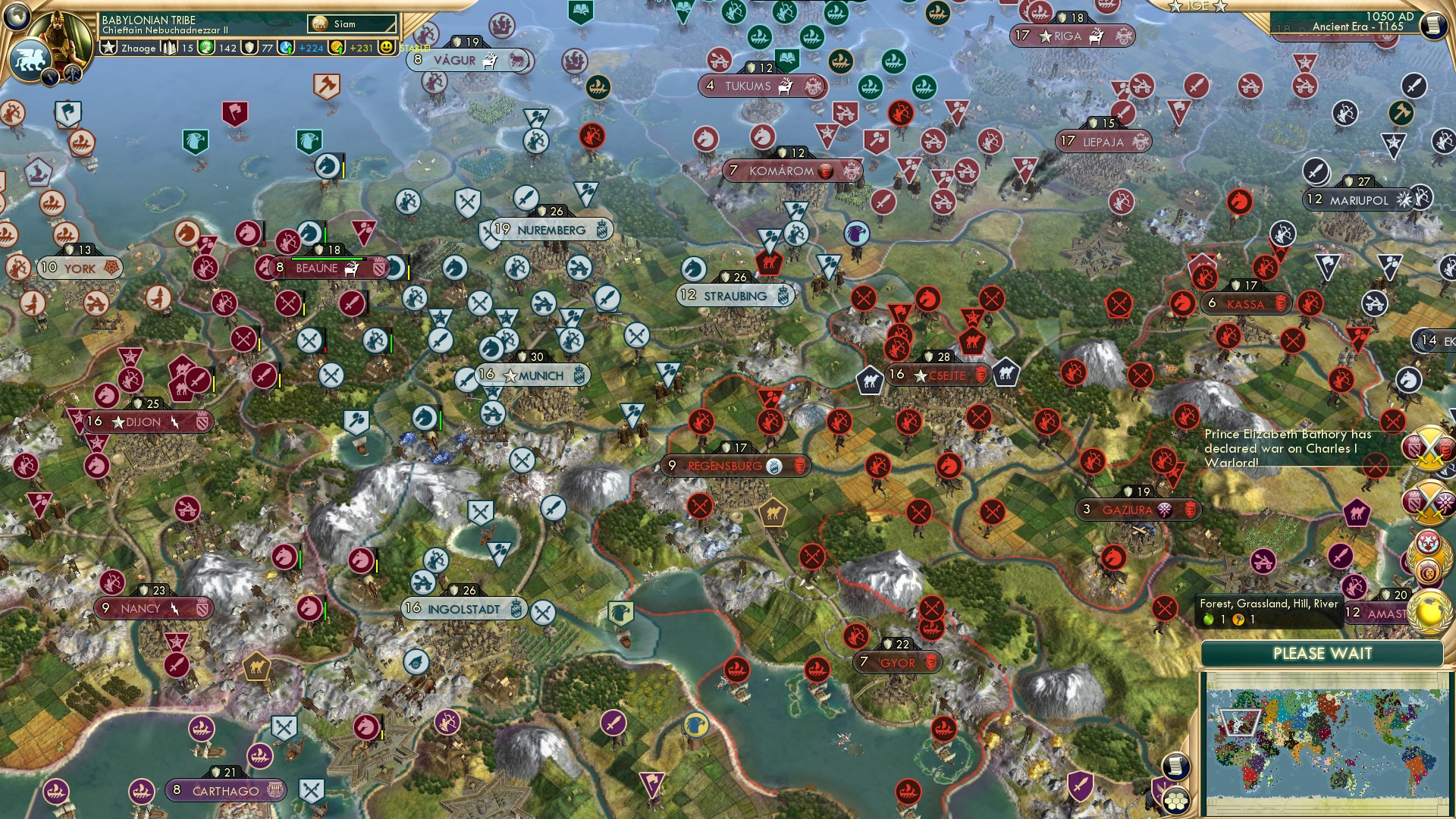The height and width of the screenshot is (819, 1456).
Task: Click the PLEASE WAIT banner
Action: [1324, 654]
